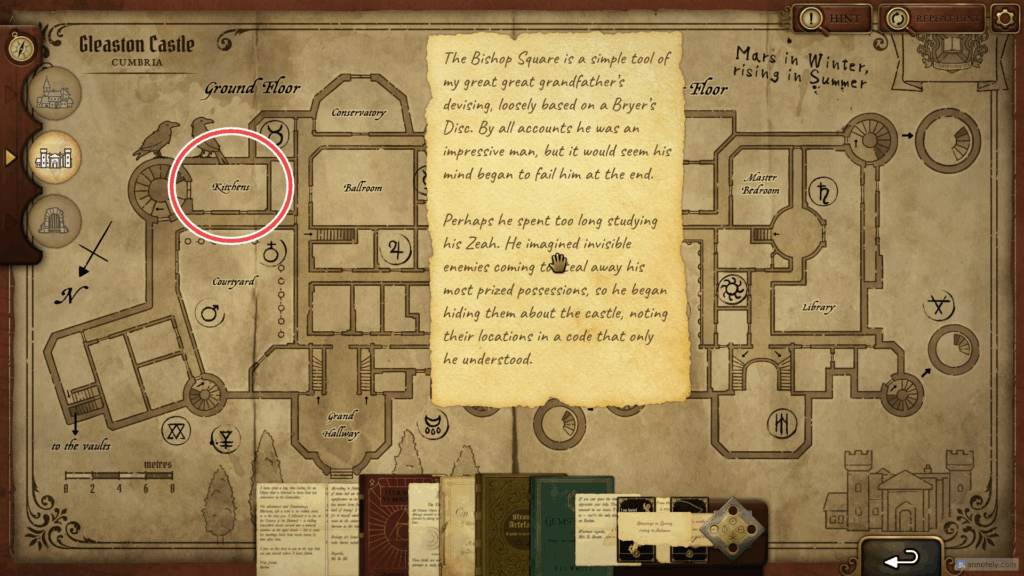Screen dimensions: 1024x576
Task: Open settings with the gear icon
Action: (1005, 17)
